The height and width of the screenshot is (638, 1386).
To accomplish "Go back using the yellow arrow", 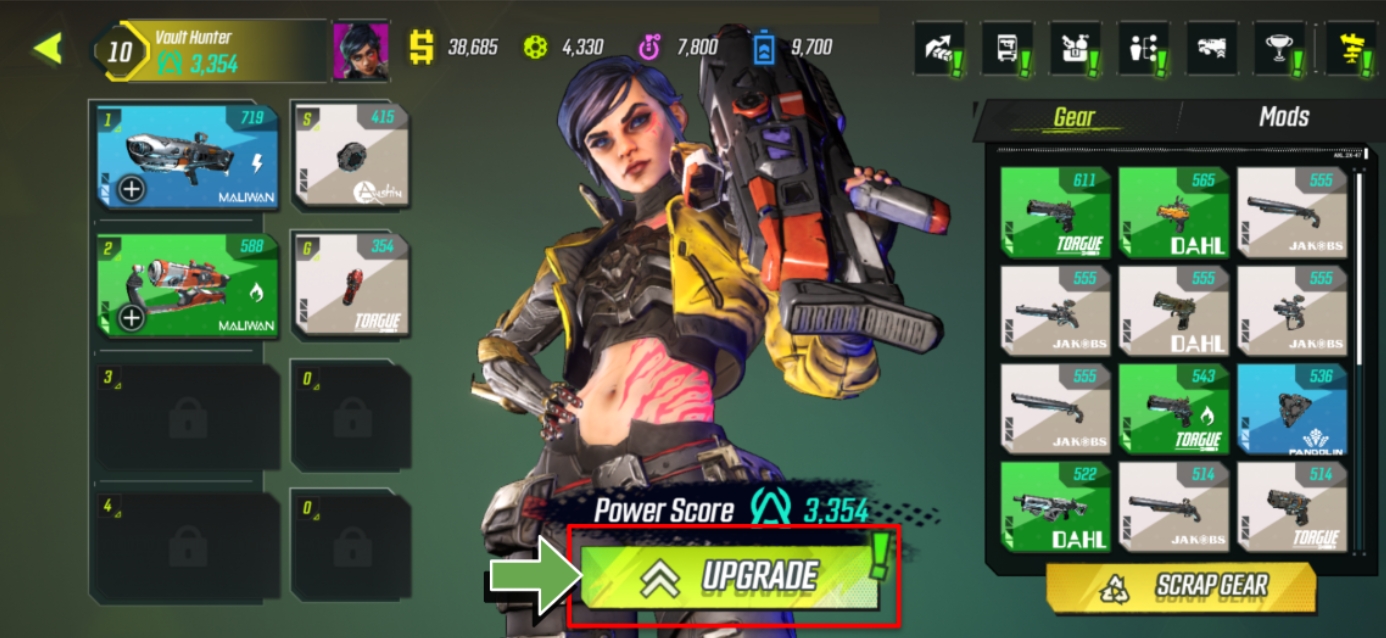I will (x=47, y=48).
